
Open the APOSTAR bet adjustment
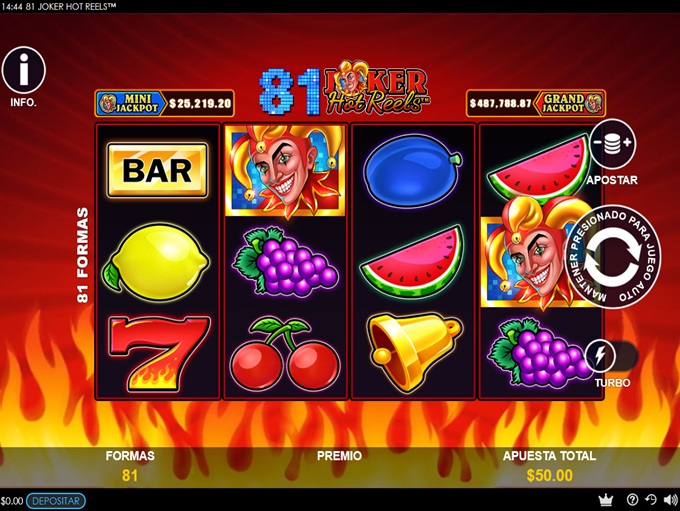coord(612,144)
